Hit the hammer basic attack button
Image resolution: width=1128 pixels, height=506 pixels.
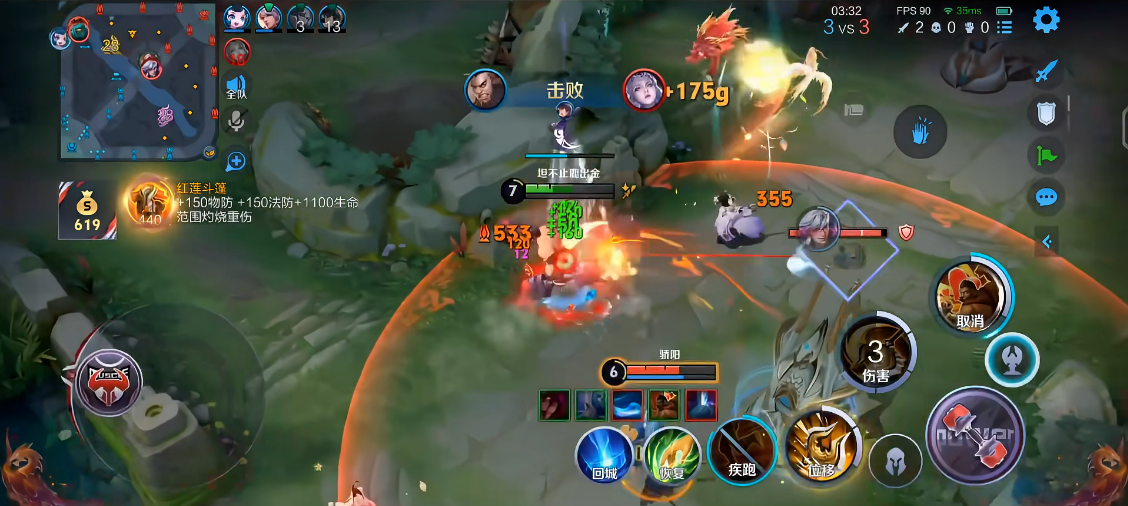pos(974,436)
